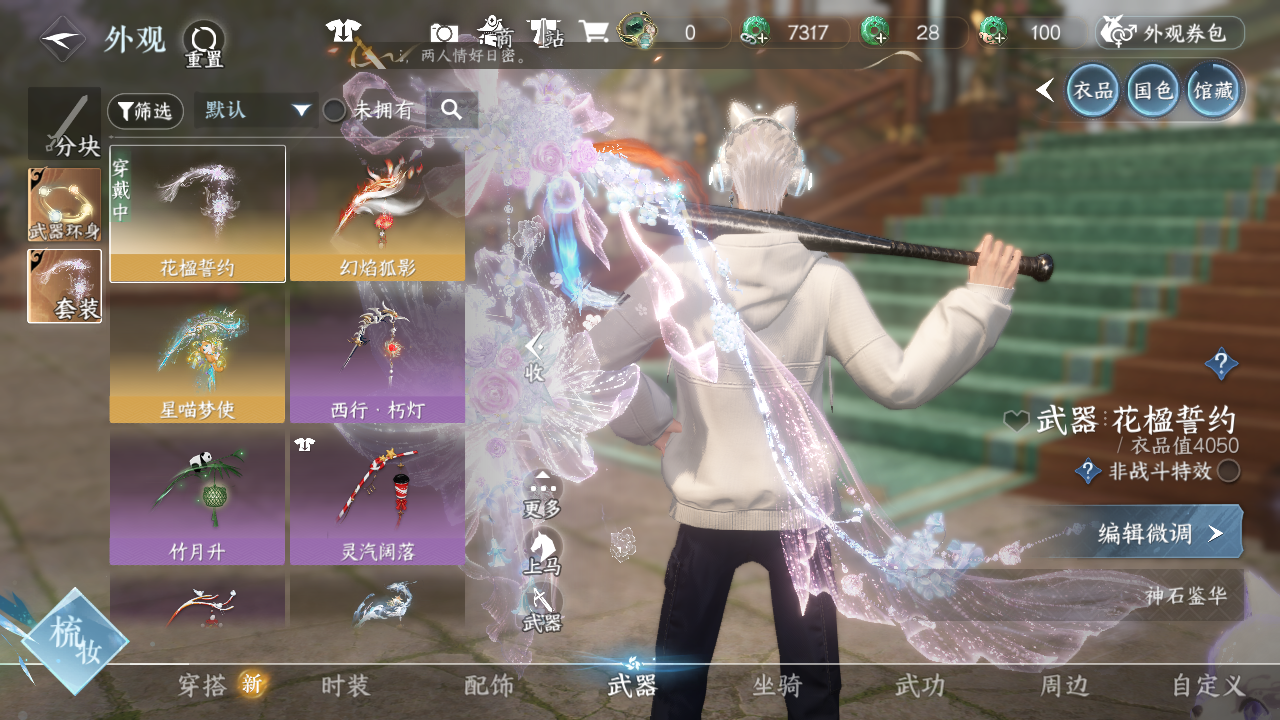The width and height of the screenshot is (1280, 720).
Task: Choose the 灵汽阔落 weapon skin
Action: (377, 497)
